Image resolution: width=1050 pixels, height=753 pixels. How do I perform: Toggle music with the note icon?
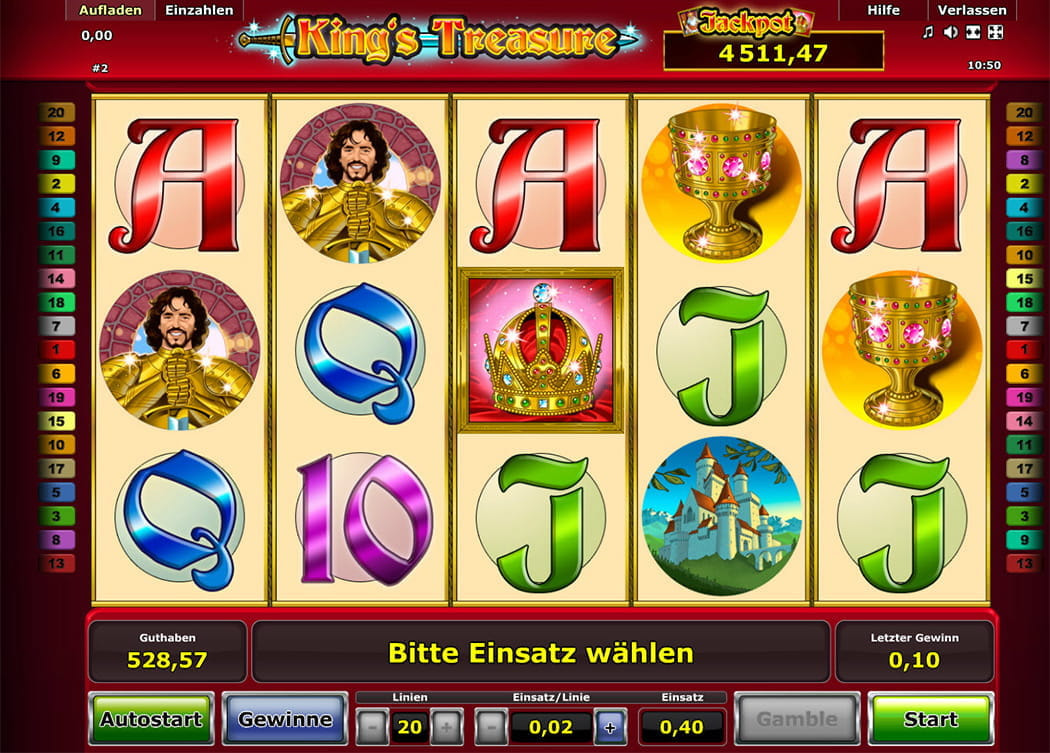tap(928, 33)
